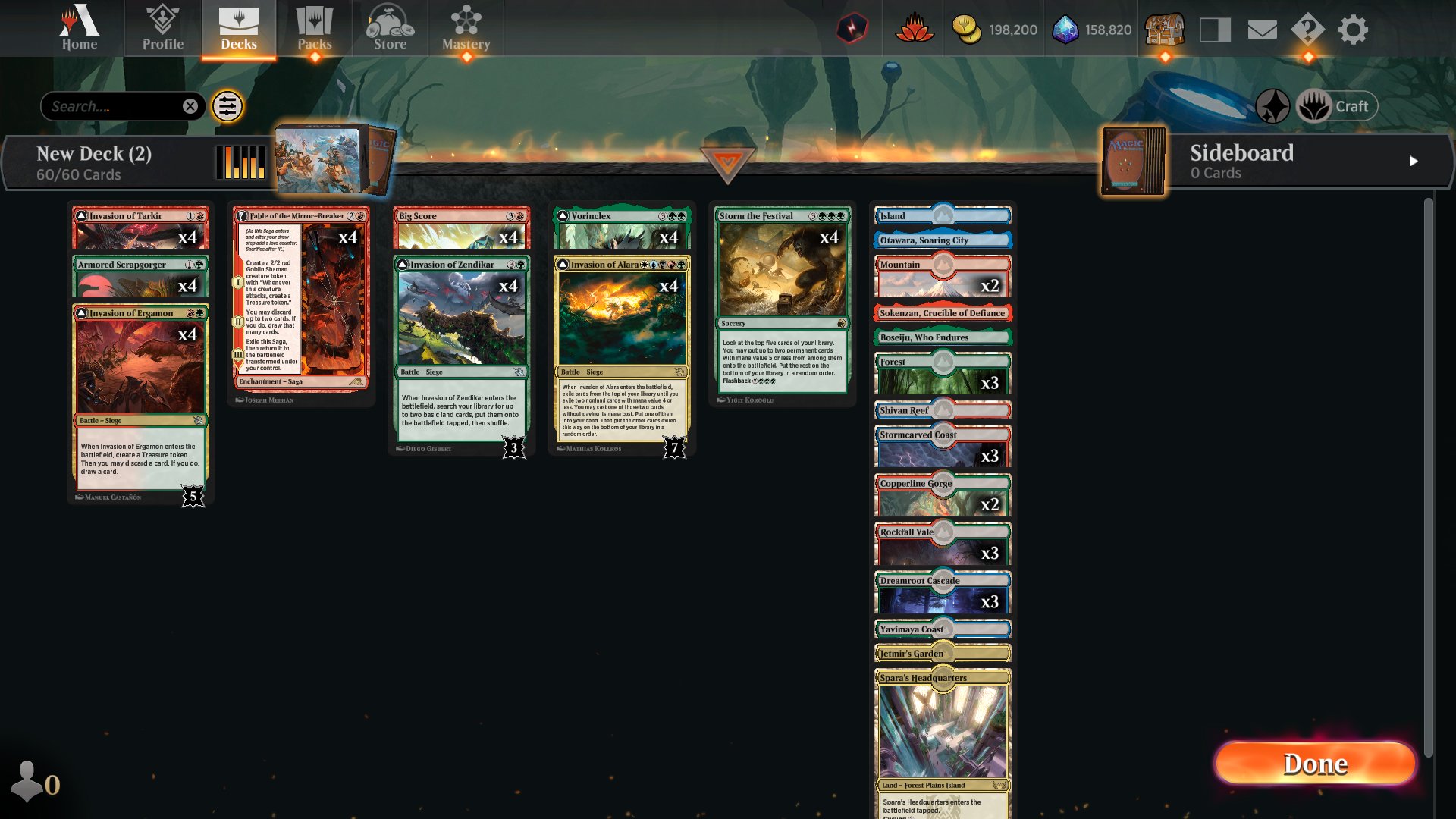The height and width of the screenshot is (819, 1456).
Task: Click the Done button
Action: coord(1314,764)
